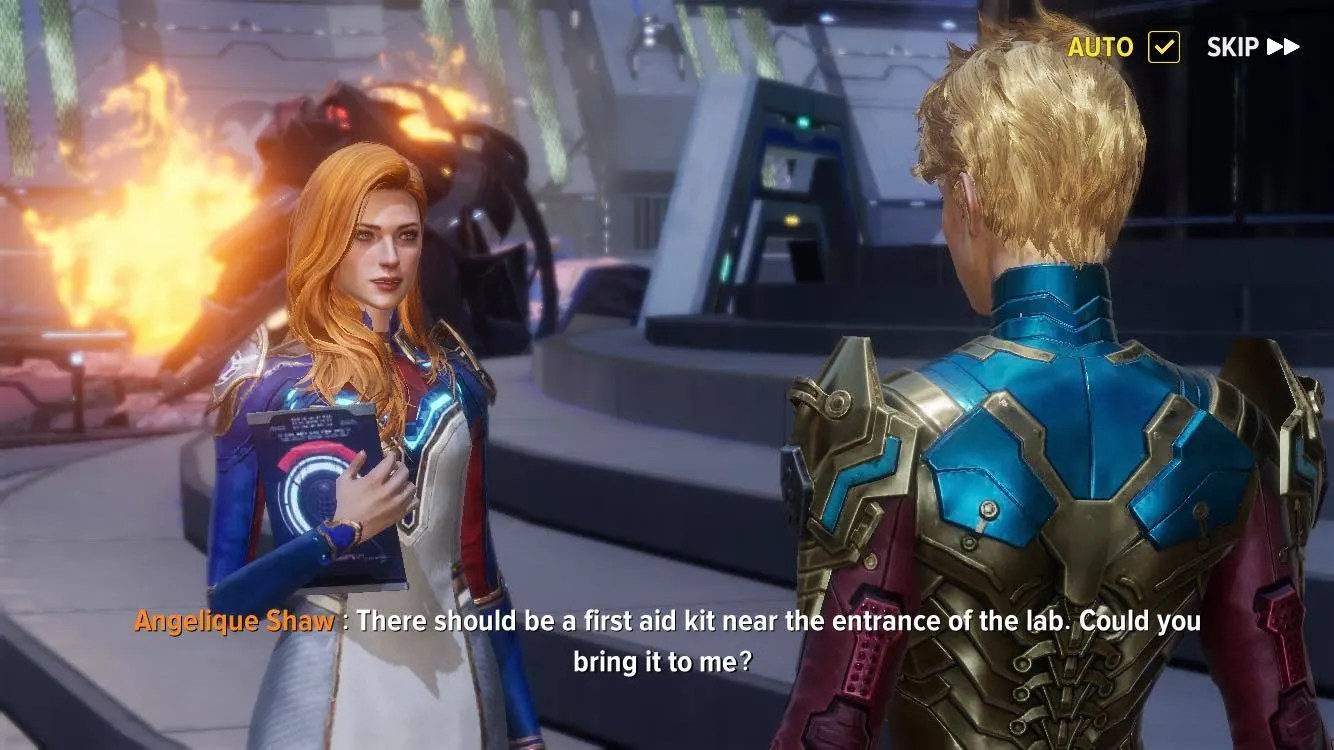Click the green status light on the console

803,123
